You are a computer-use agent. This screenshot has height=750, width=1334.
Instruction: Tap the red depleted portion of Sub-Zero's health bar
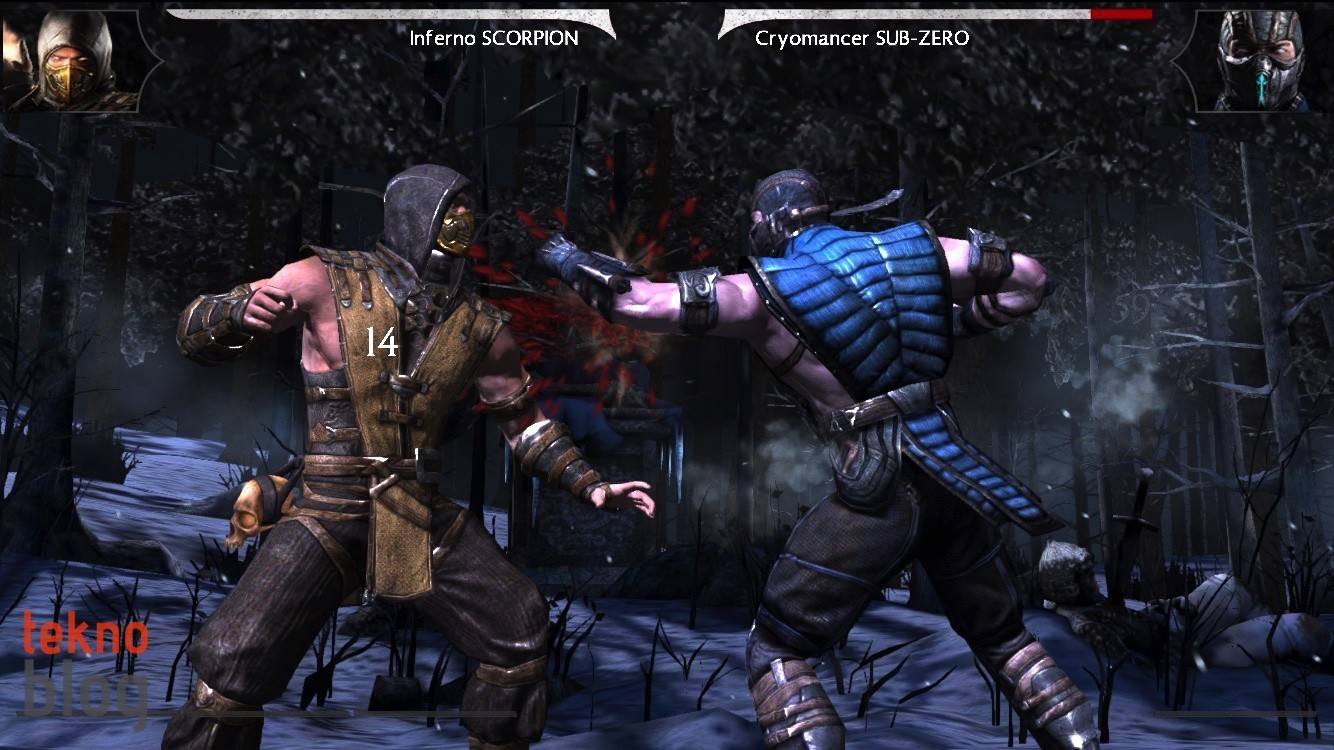(1120, 14)
